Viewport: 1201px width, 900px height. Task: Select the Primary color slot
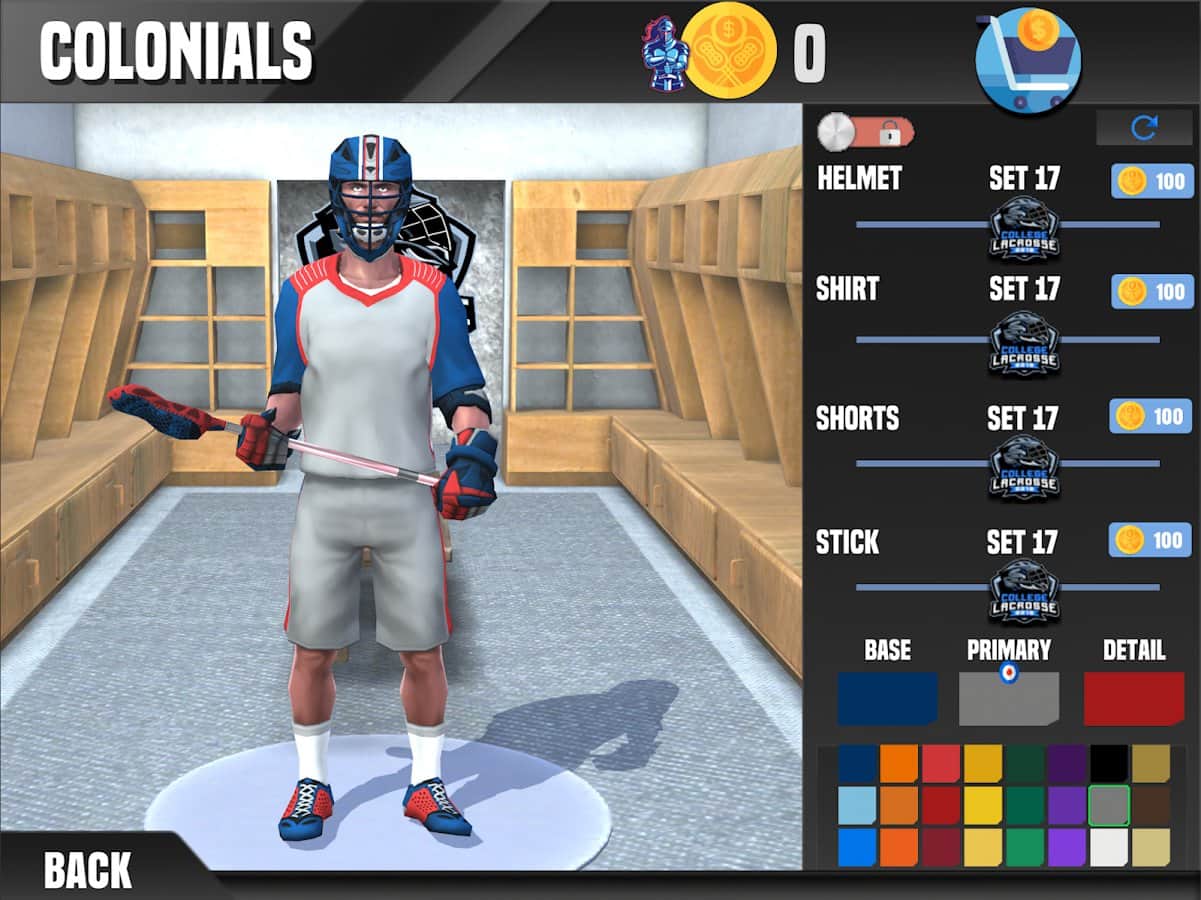[1008, 698]
